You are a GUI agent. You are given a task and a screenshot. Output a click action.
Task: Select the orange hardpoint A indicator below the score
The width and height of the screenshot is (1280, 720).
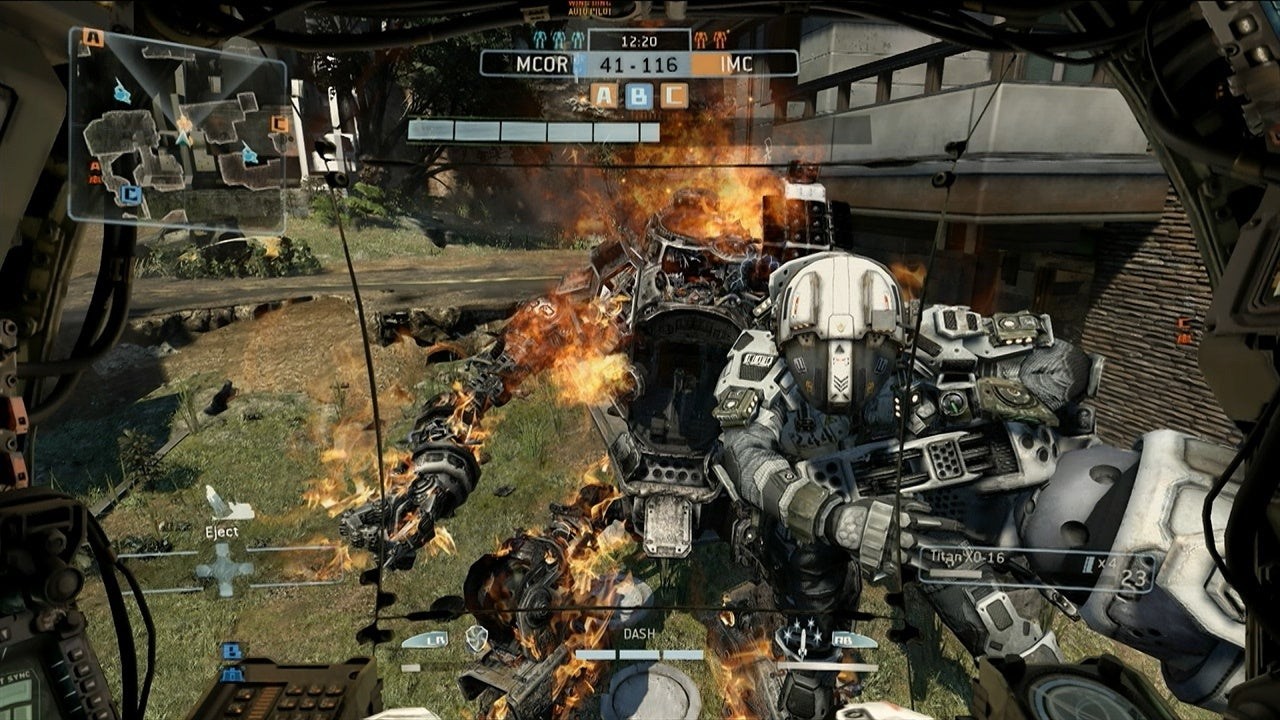(604, 95)
